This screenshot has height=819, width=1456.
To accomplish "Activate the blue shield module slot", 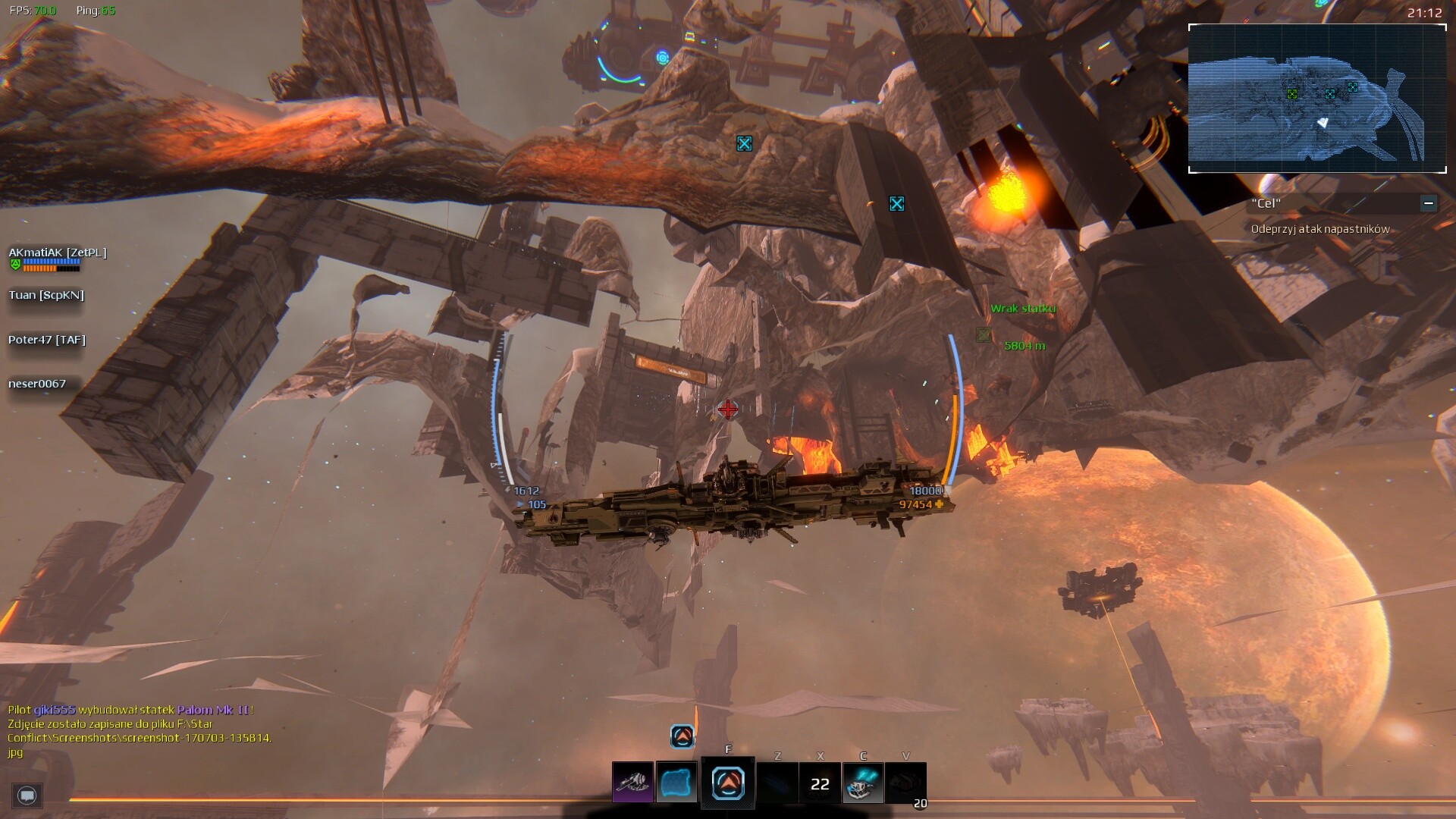I will pyautogui.click(x=676, y=783).
